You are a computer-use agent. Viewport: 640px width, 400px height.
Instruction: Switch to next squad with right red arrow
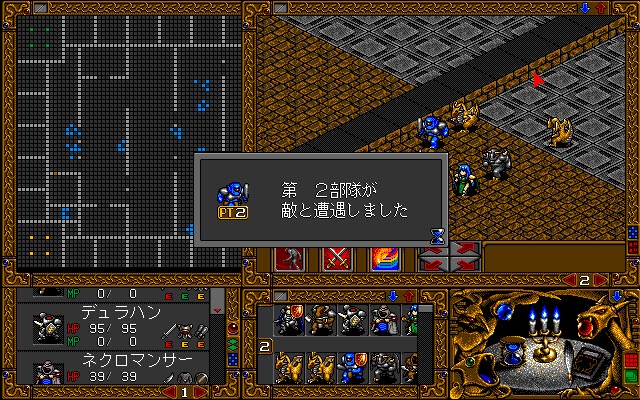pos(598,279)
